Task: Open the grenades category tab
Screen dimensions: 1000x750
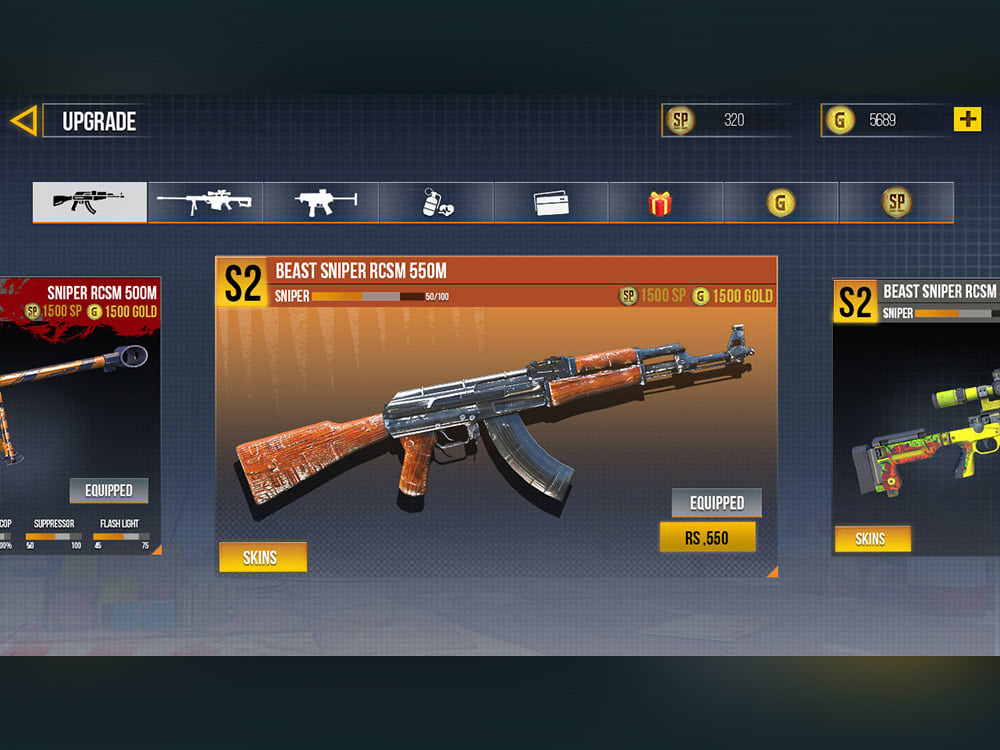Action: 436,202
